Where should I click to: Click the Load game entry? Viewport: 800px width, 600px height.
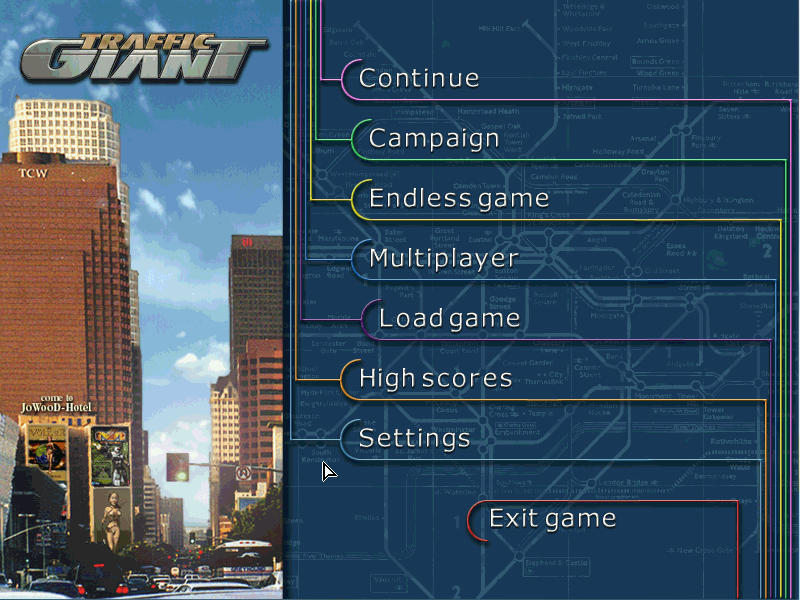pos(449,318)
